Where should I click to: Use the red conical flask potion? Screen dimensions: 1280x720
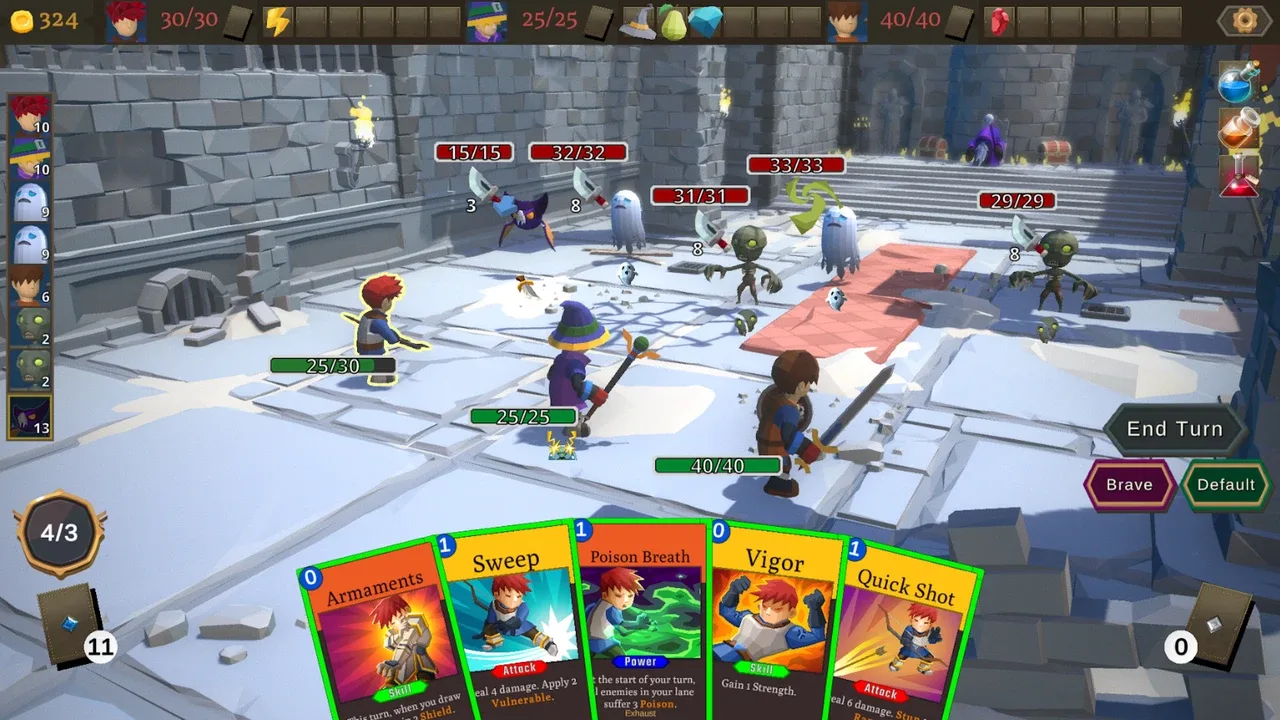(1238, 178)
